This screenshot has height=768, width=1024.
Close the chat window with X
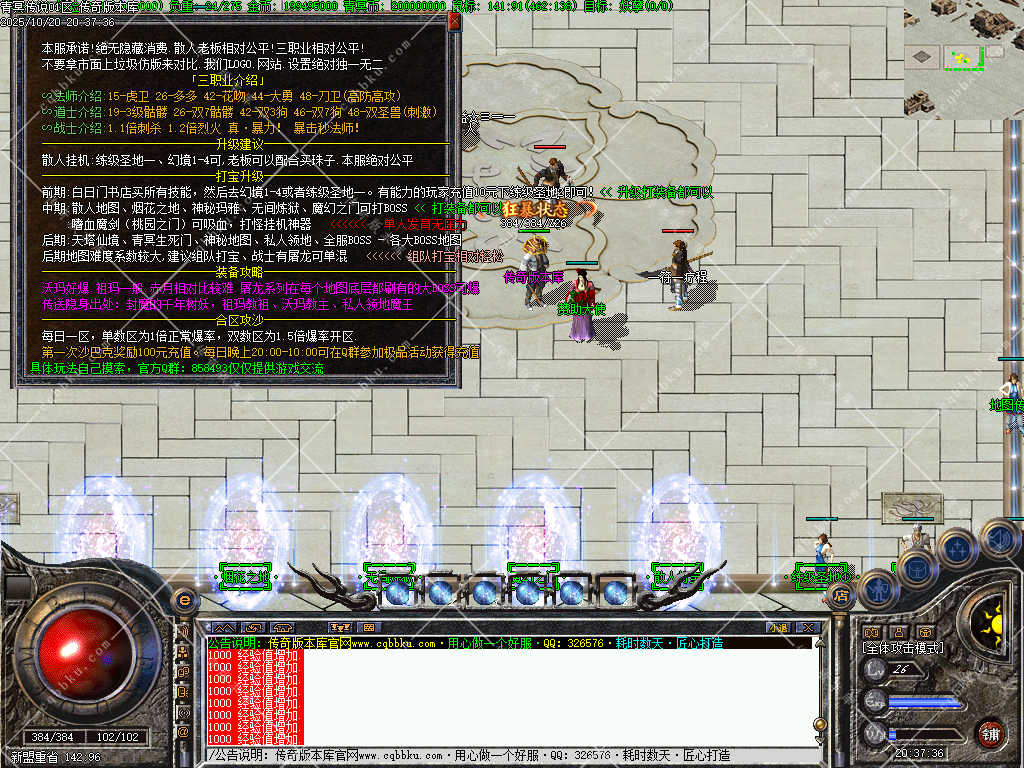click(808, 627)
